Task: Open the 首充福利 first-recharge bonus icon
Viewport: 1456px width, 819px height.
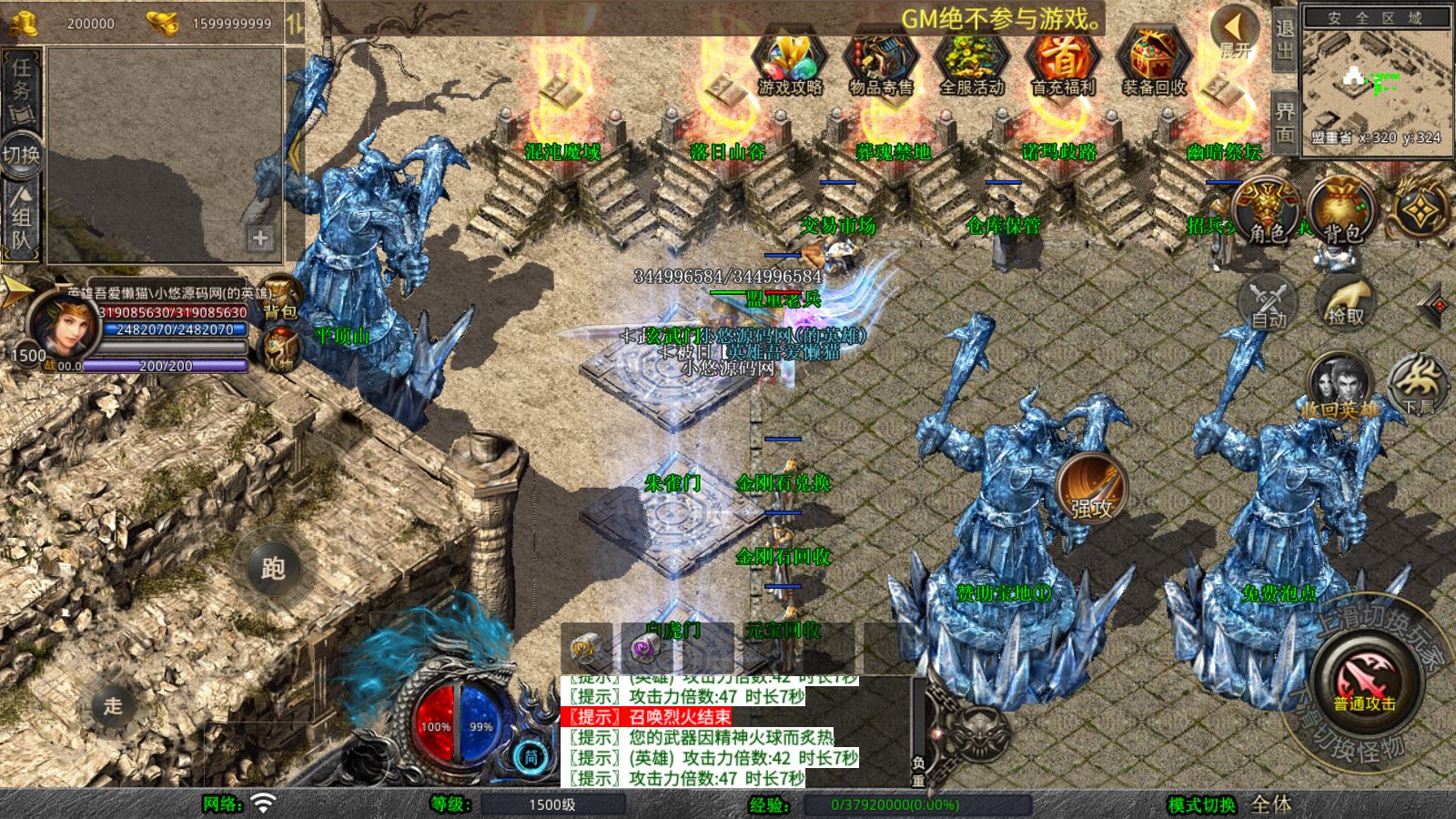Action: point(1063,62)
